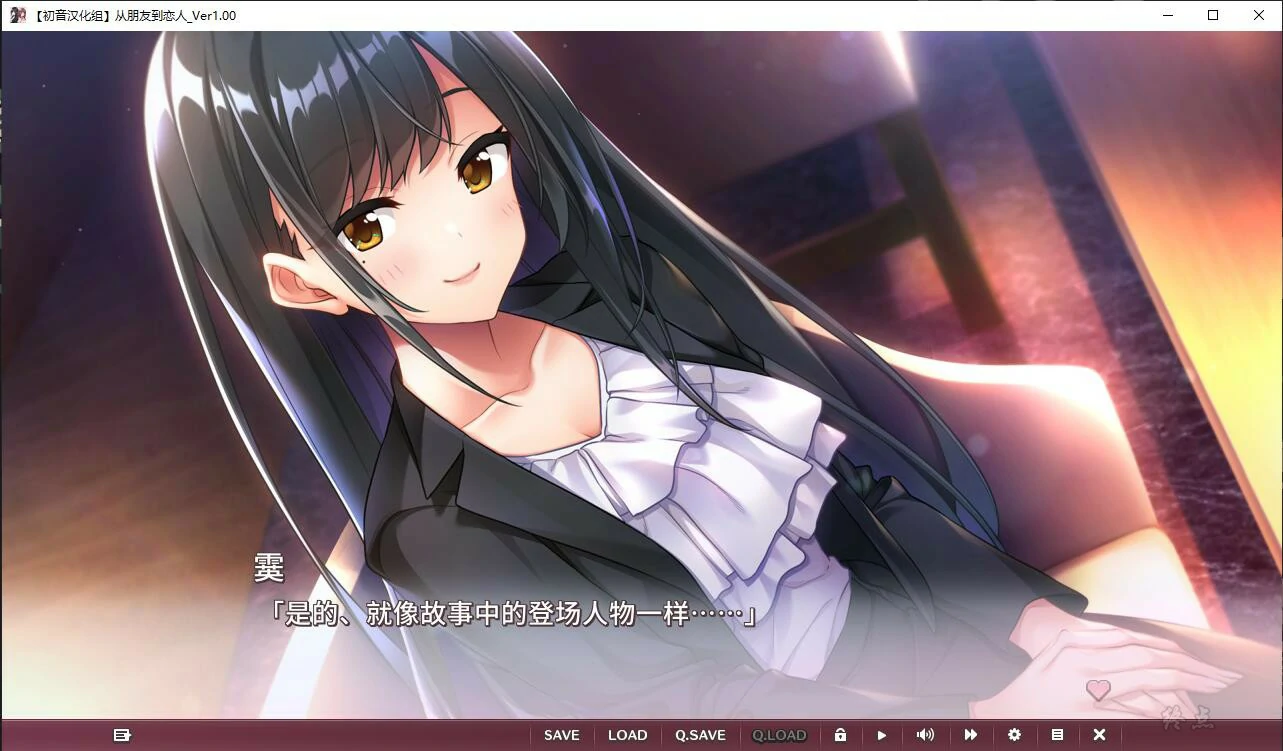Minimize the game window
Screen dimensions: 1283x751
pyautogui.click(x=1166, y=15)
